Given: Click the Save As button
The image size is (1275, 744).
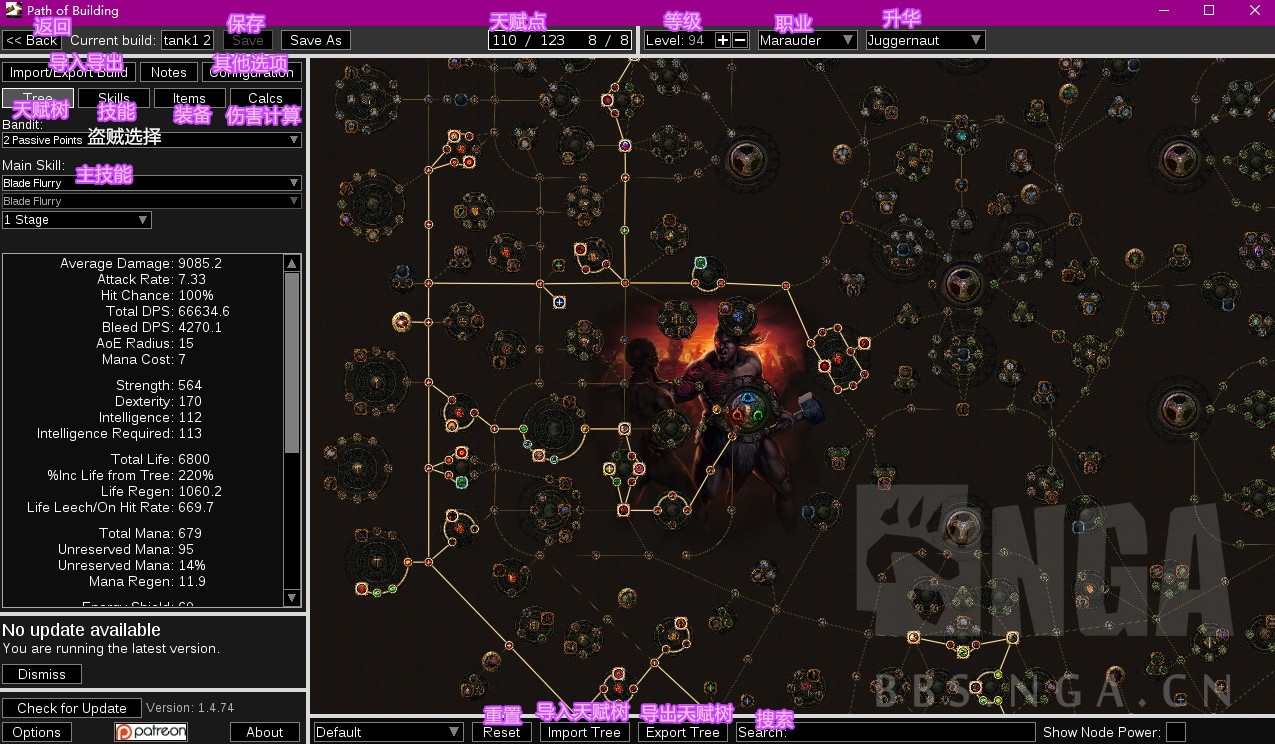Looking at the screenshot, I should (316, 40).
